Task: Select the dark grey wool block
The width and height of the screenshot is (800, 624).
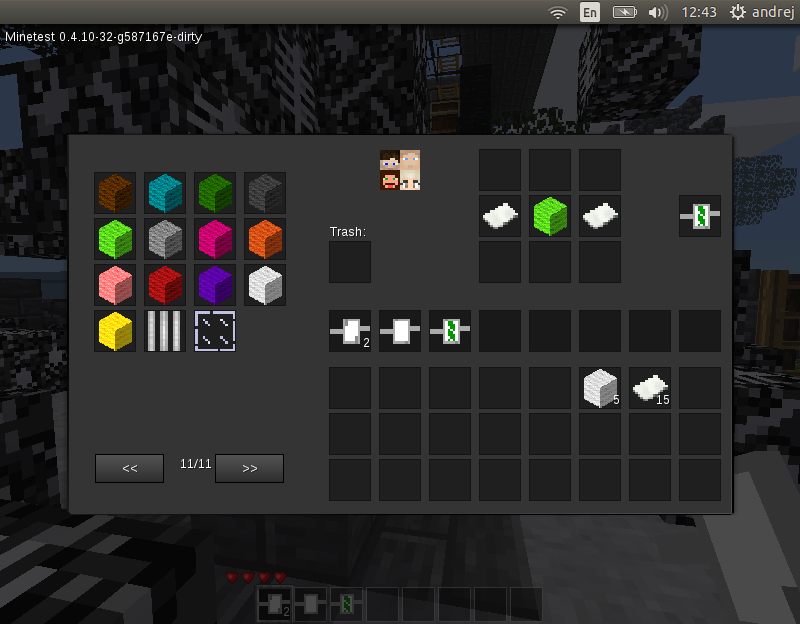Action: [265, 192]
